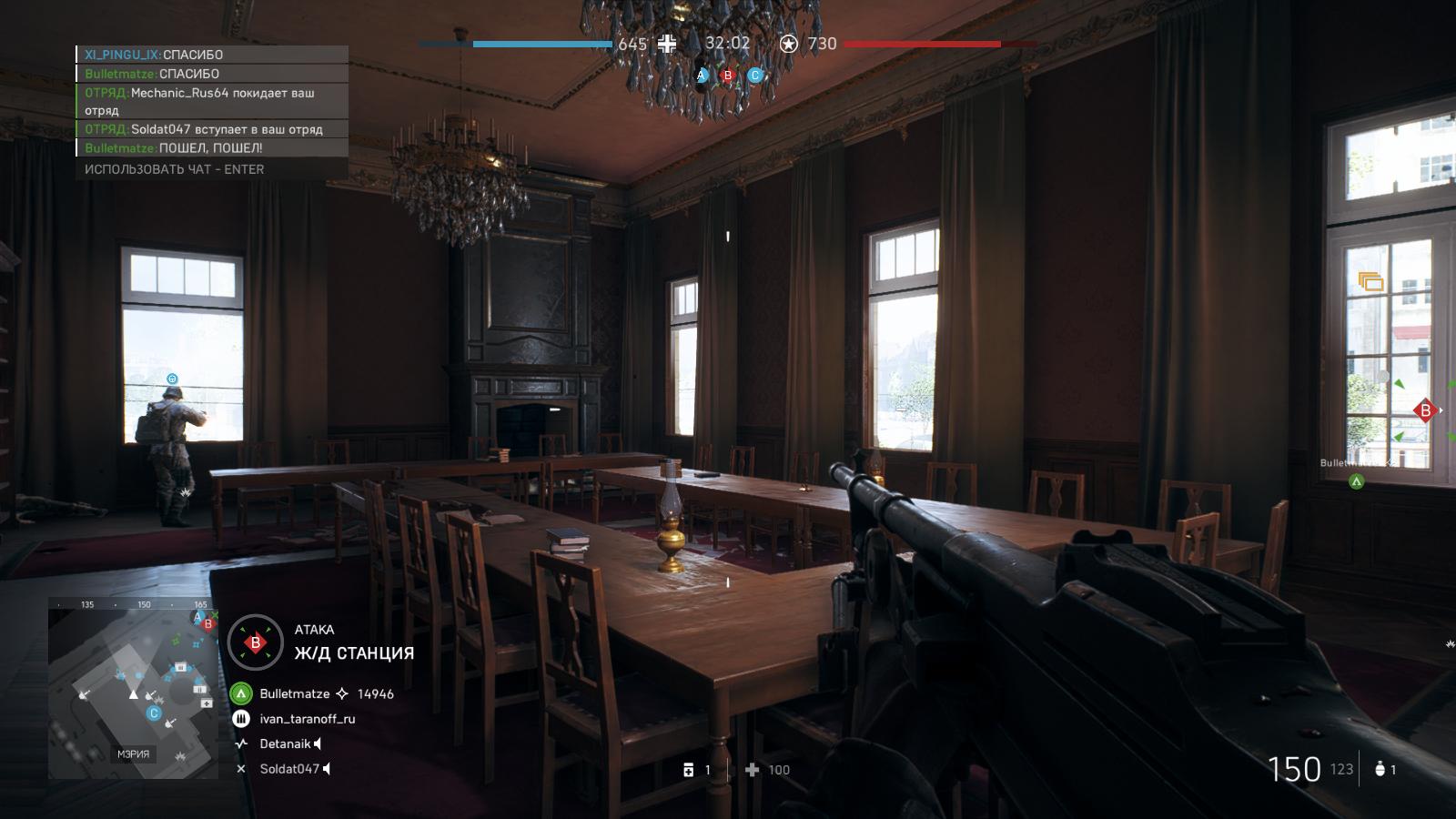
Task: Select the C marker on the minimap
Action: [x=154, y=713]
